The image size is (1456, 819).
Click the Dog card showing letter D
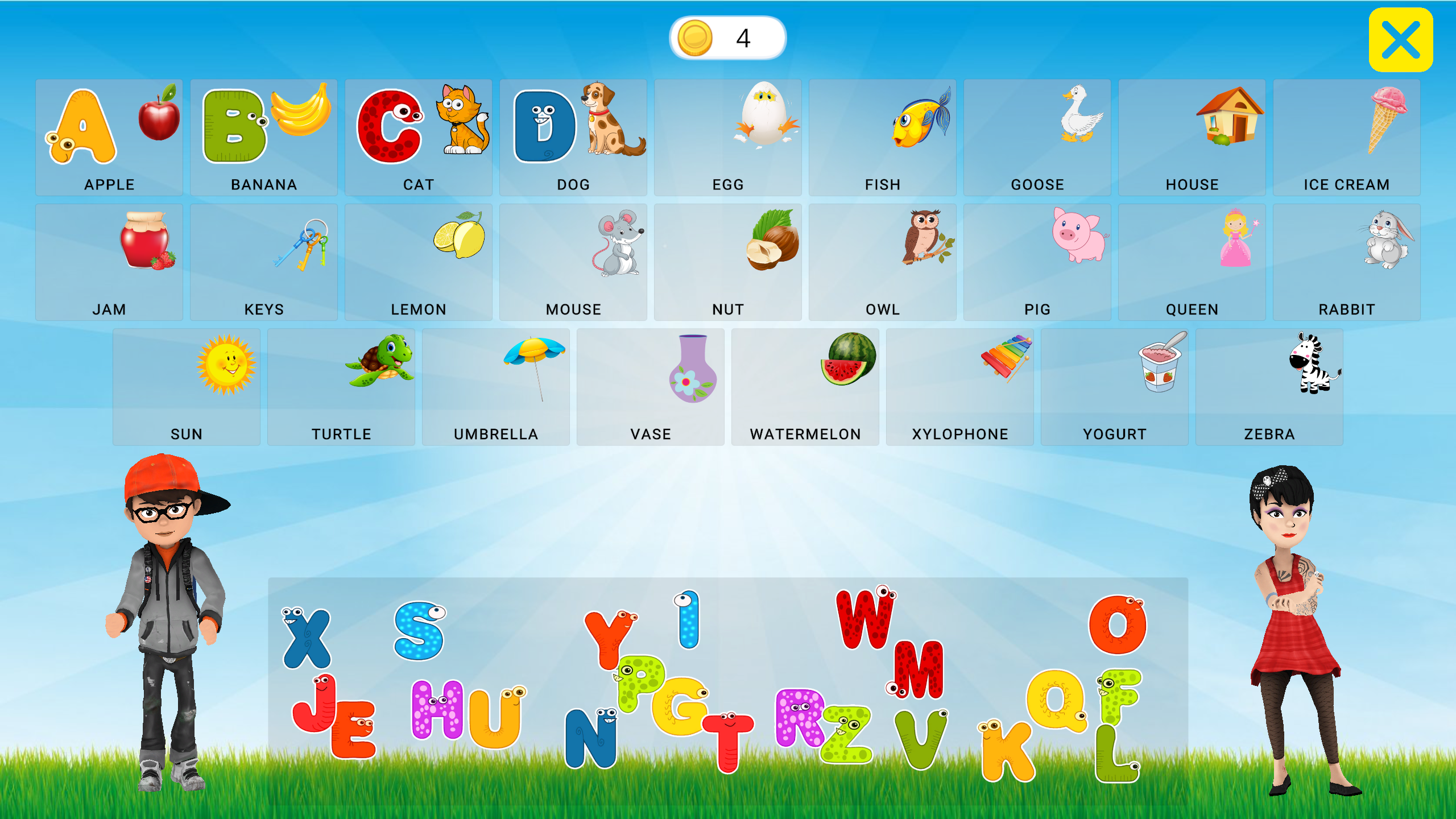tap(572, 136)
